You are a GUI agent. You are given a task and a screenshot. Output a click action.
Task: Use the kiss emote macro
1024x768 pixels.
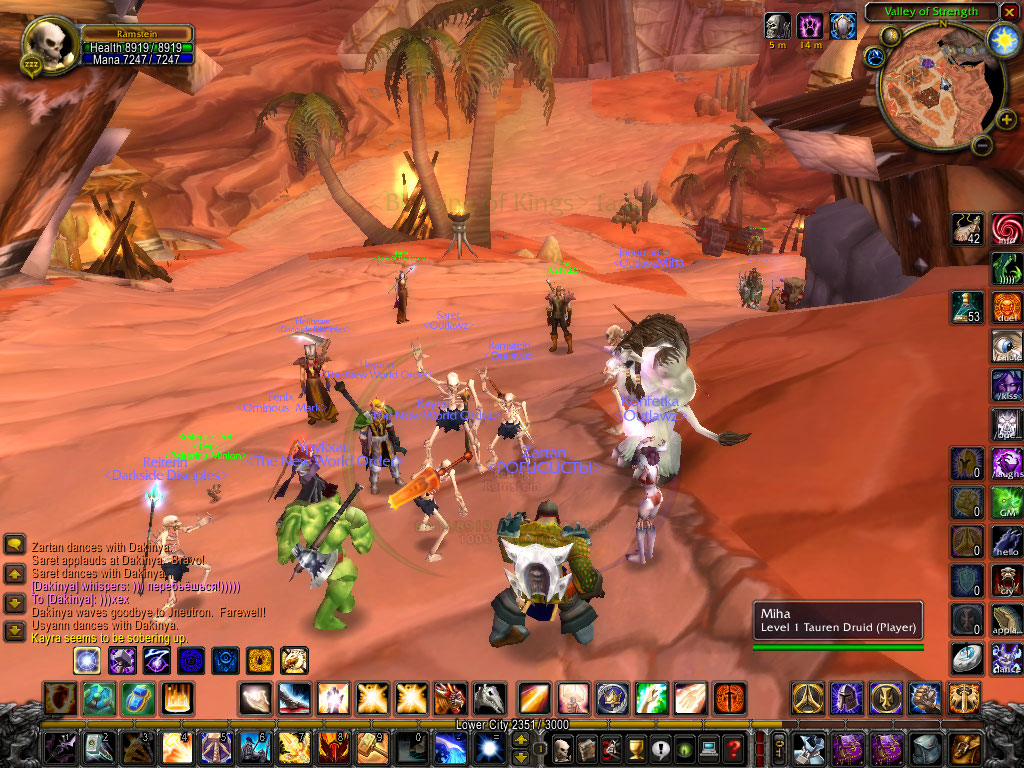(1007, 386)
